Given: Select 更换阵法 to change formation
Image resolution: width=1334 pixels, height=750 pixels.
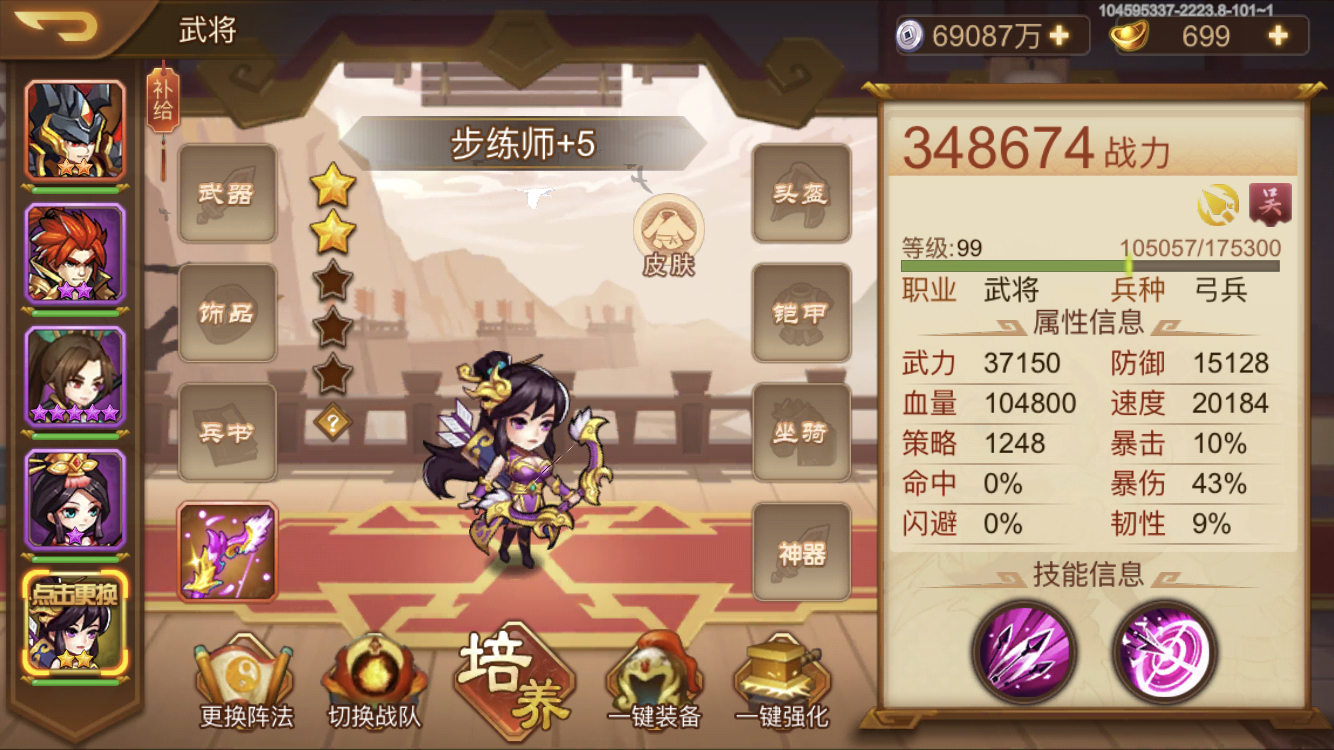Looking at the screenshot, I should (245, 680).
